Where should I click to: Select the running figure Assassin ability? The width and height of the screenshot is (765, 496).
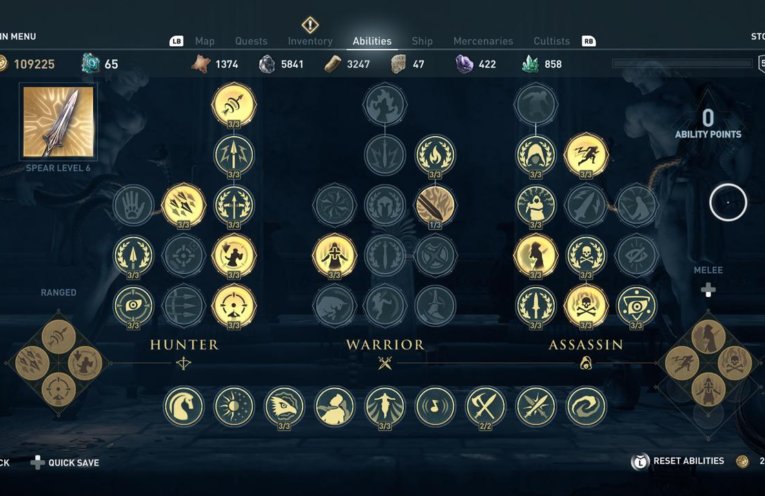(586, 154)
